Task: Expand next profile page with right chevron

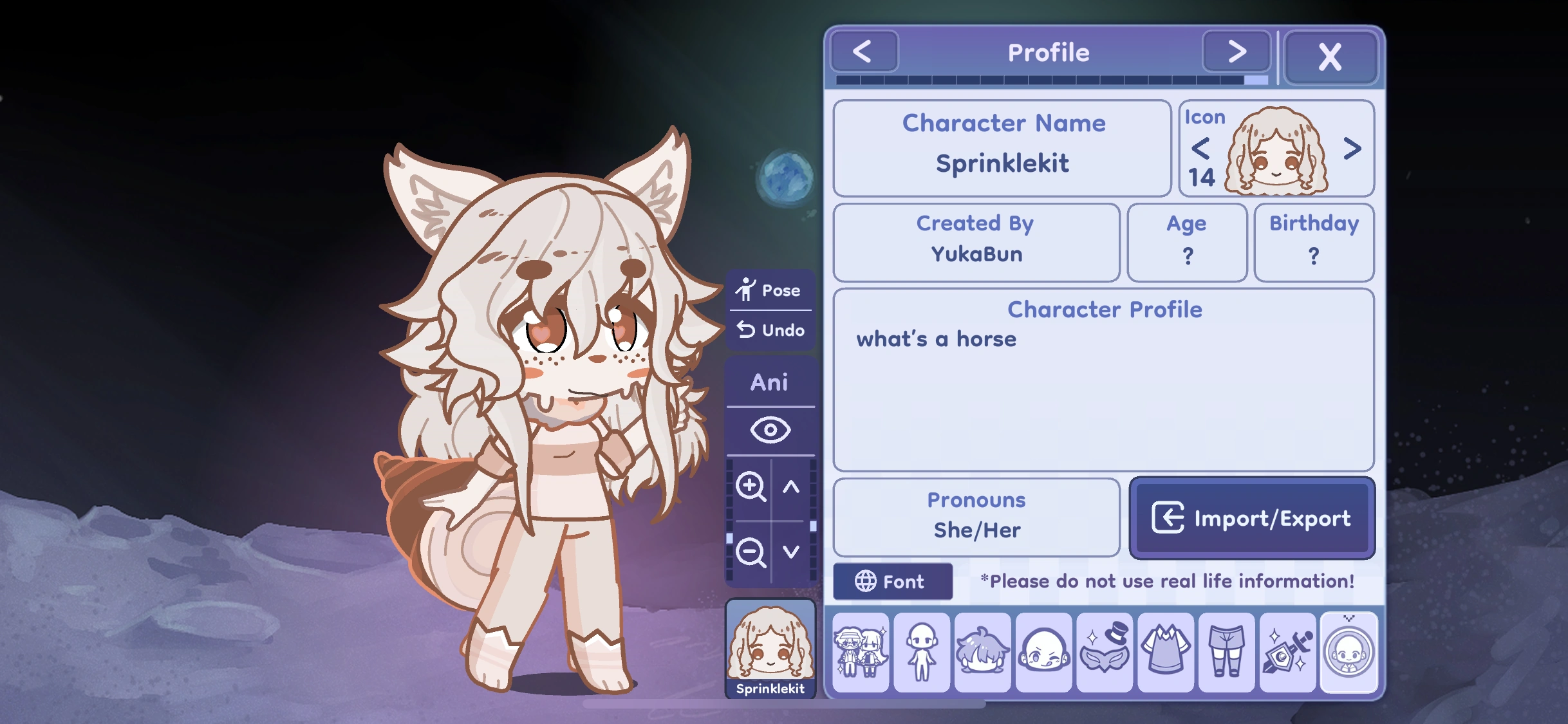Action: [1236, 51]
